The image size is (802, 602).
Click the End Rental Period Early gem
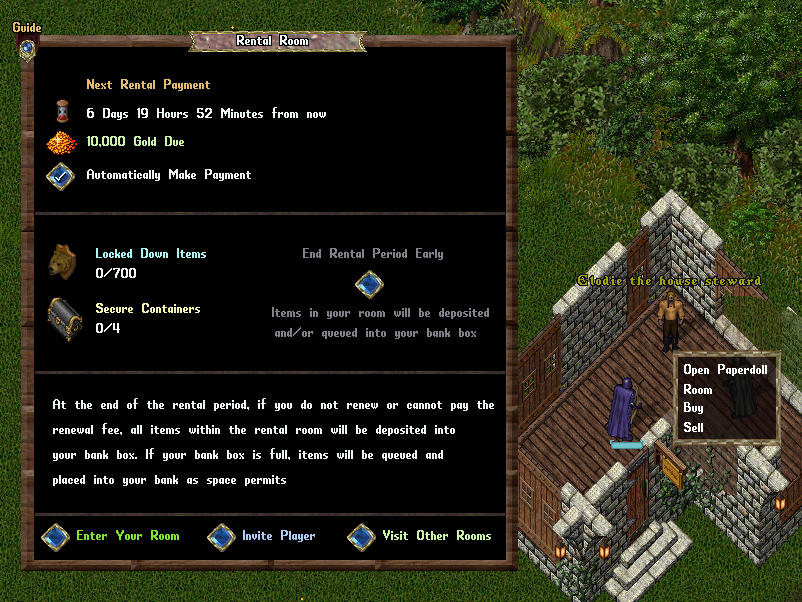(369, 284)
